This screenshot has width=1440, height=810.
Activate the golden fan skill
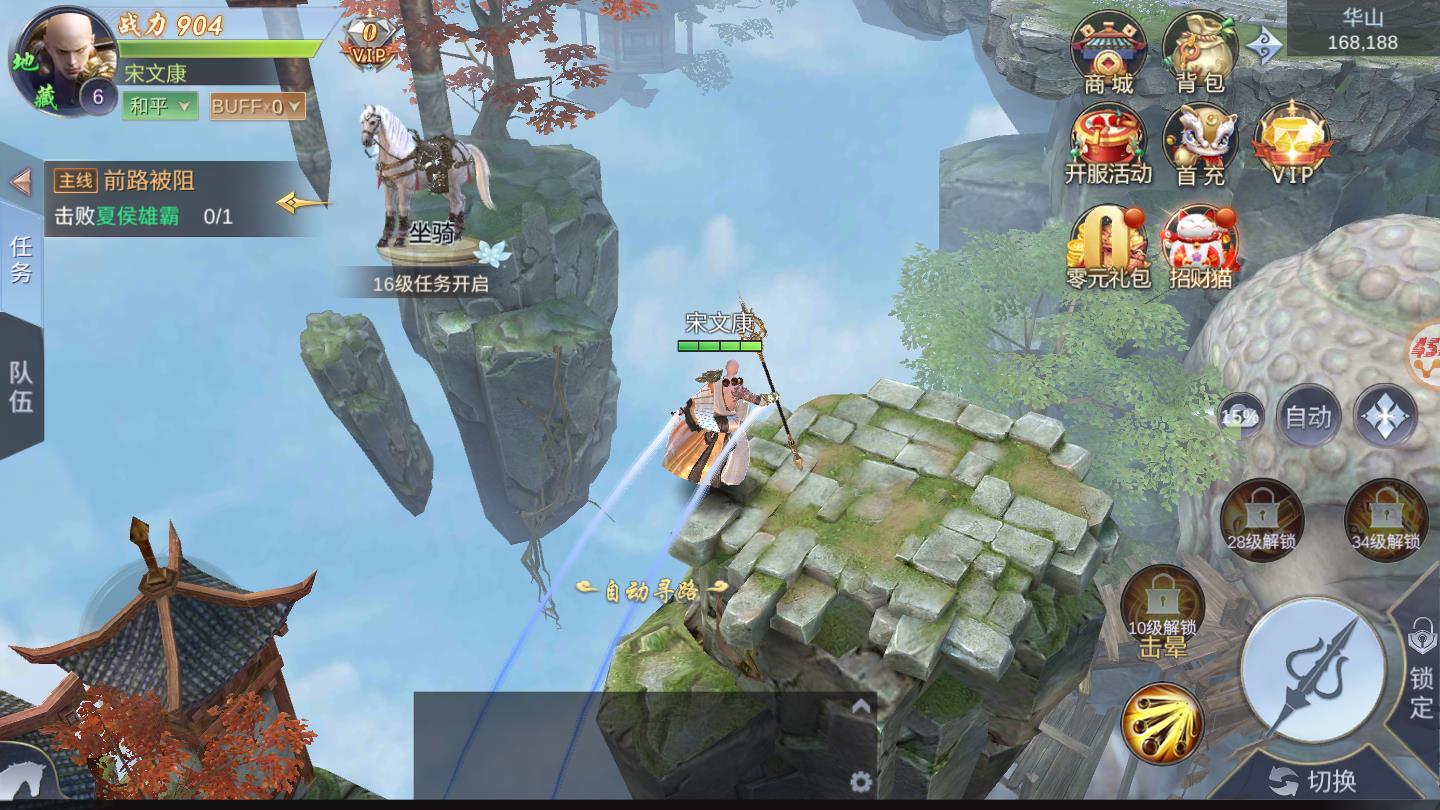click(1162, 723)
